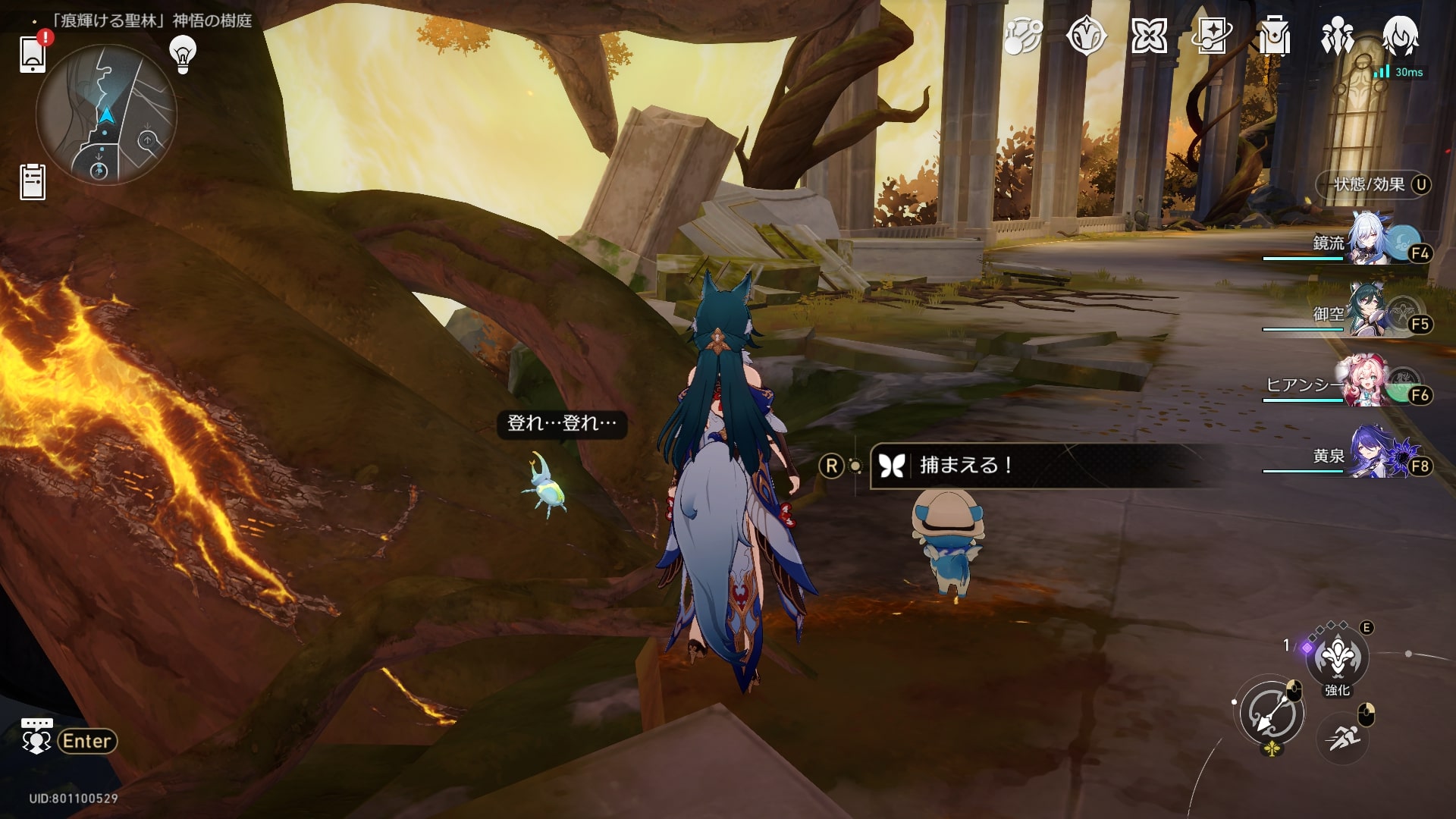Open the four-petal flower top icon

click(x=1149, y=36)
